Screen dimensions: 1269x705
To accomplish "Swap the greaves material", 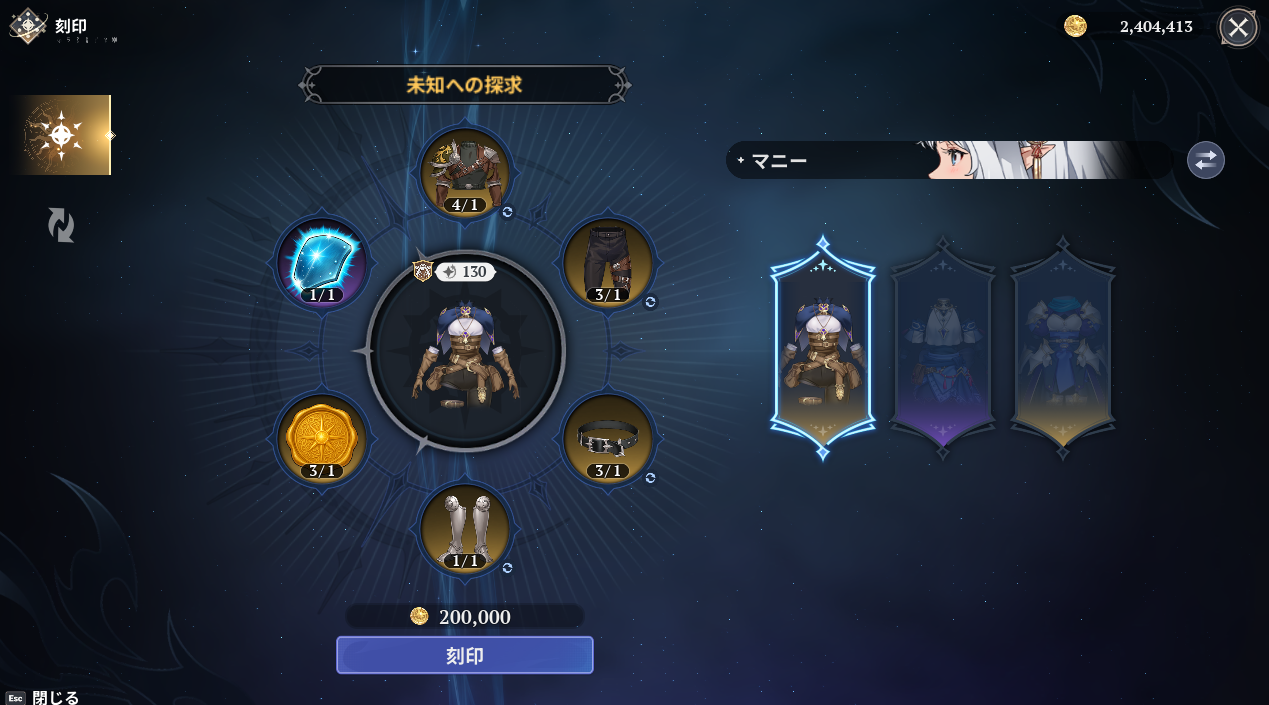I will 508,568.
